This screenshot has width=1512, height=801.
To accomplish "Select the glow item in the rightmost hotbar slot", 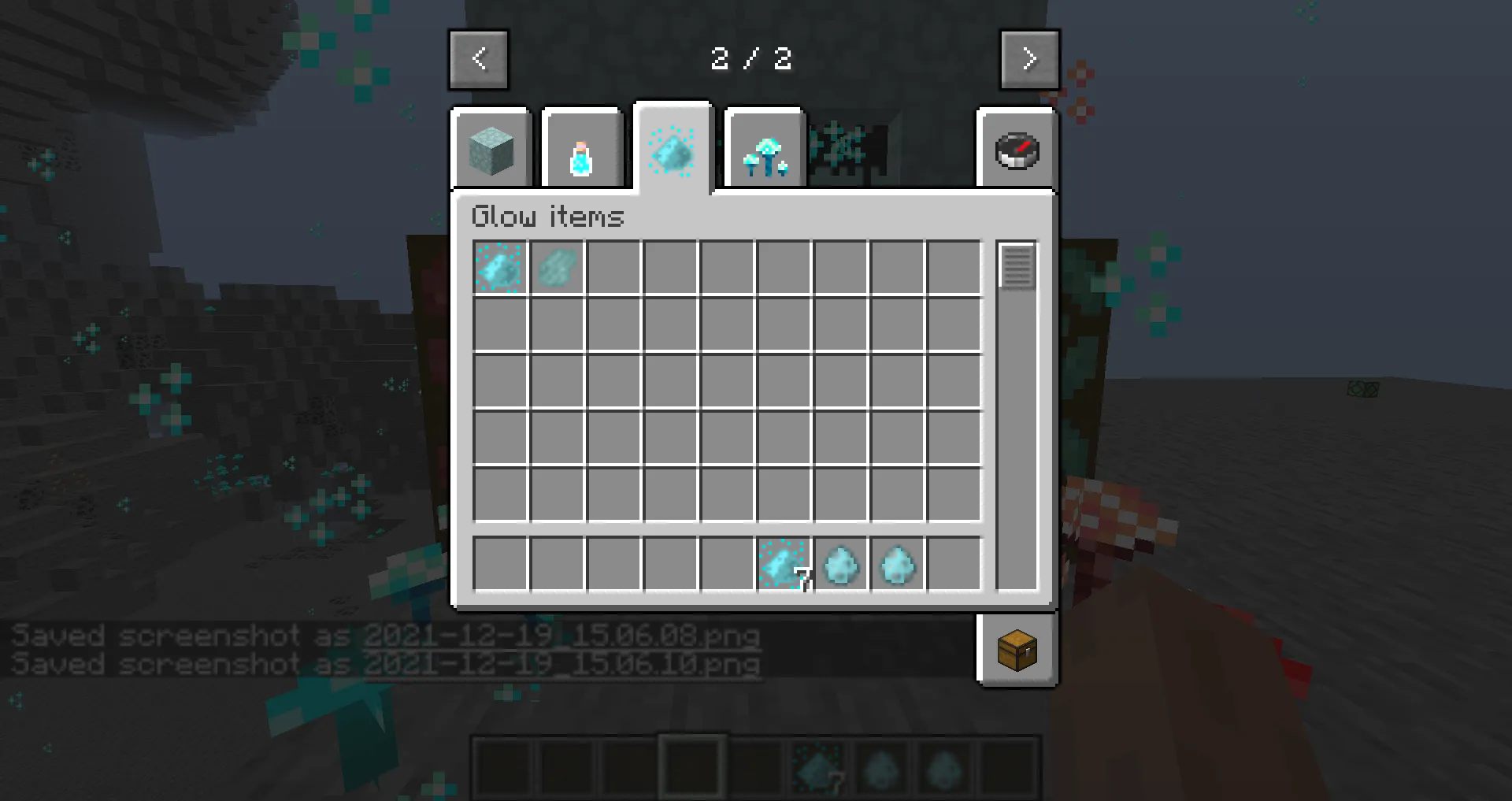I will (x=943, y=766).
